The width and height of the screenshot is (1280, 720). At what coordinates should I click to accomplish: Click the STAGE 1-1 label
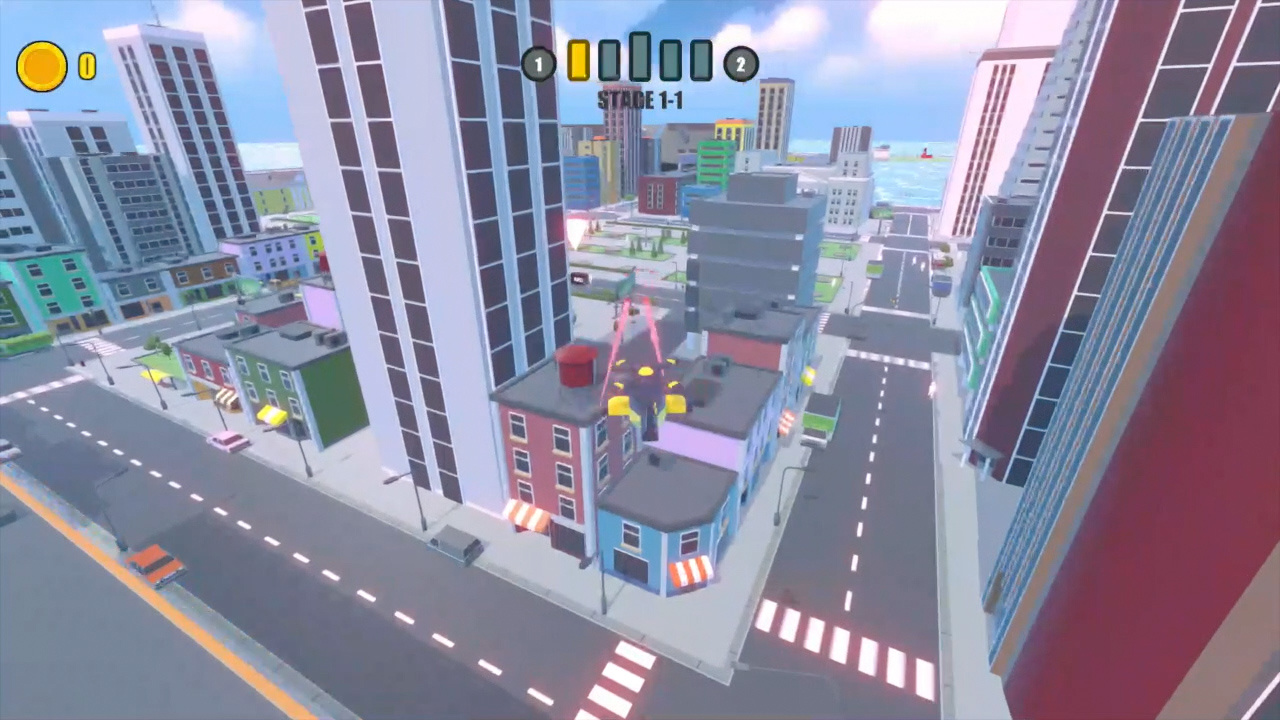point(640,100)
